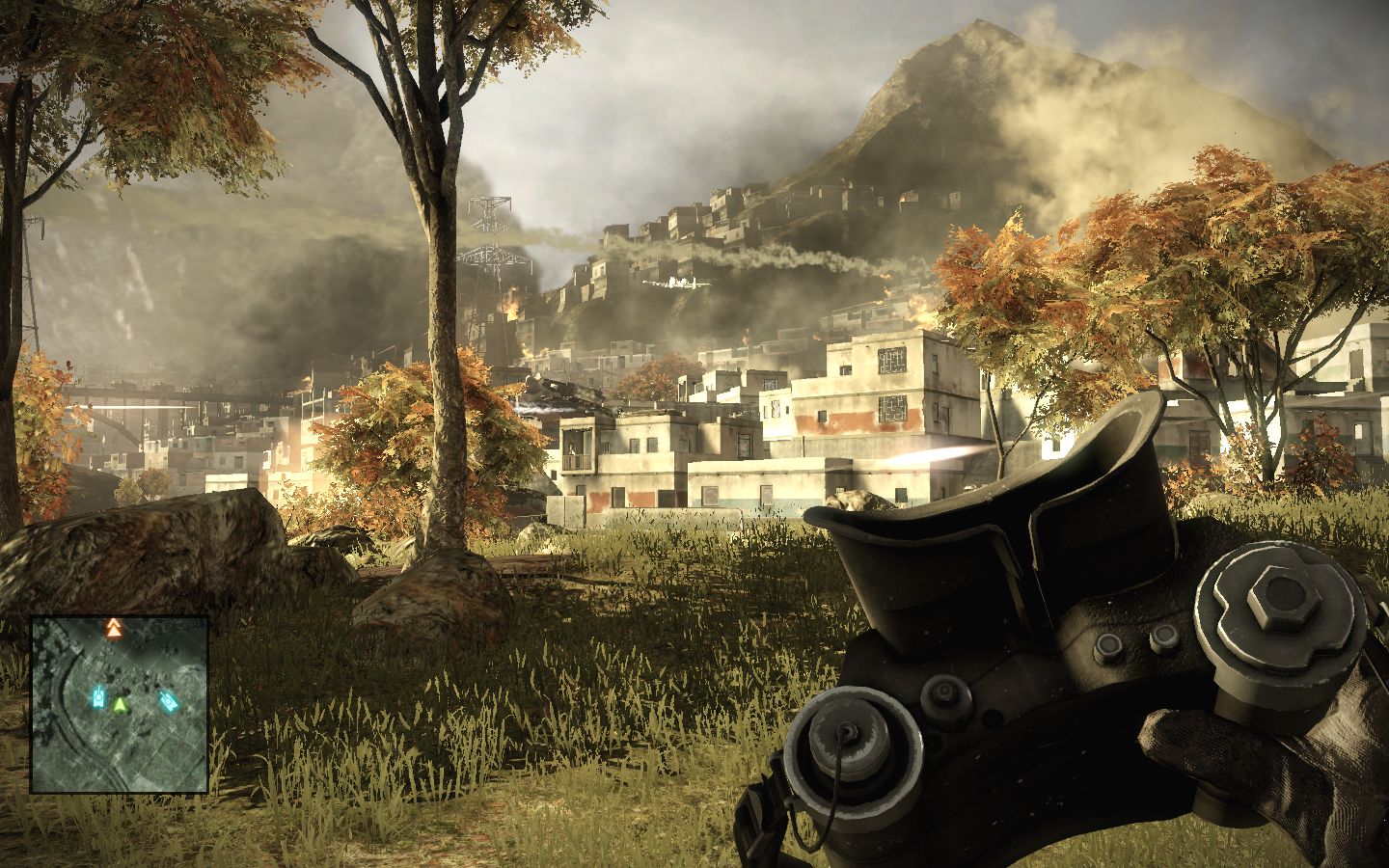The image size is (1389, 868).
Task: Select the orange chevron objective marker on the minimap
Action: click(113, 630)
